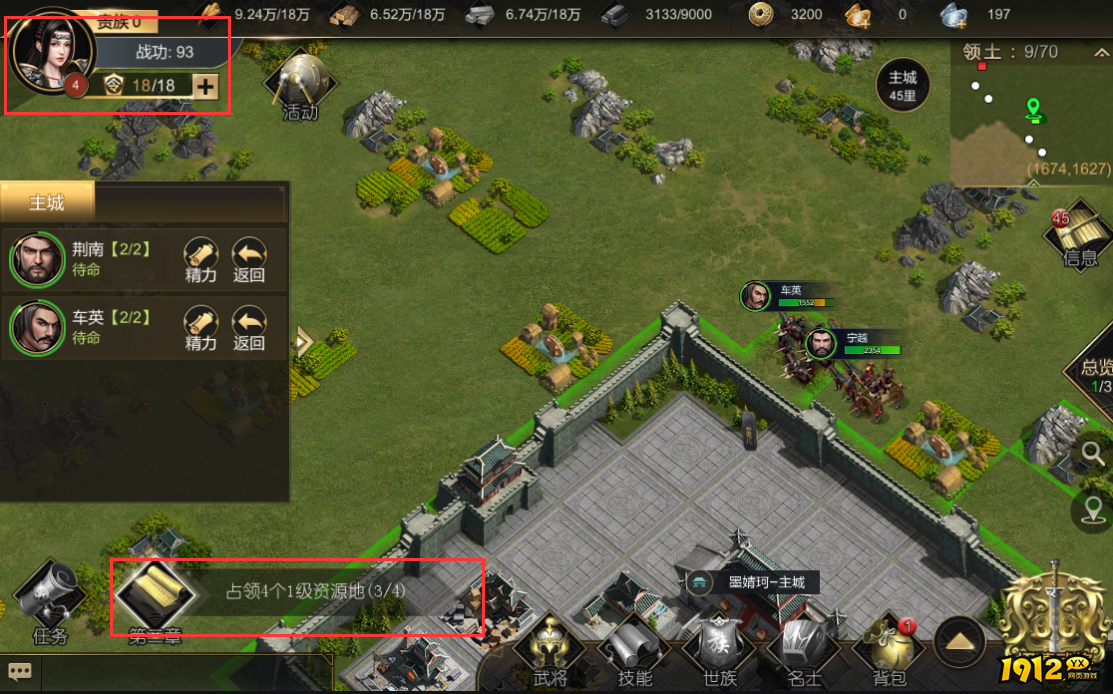Viewport: 1113px width, 694px height.
Task: Open the 名士 scholars menu
Action: (x=805, y=650)
